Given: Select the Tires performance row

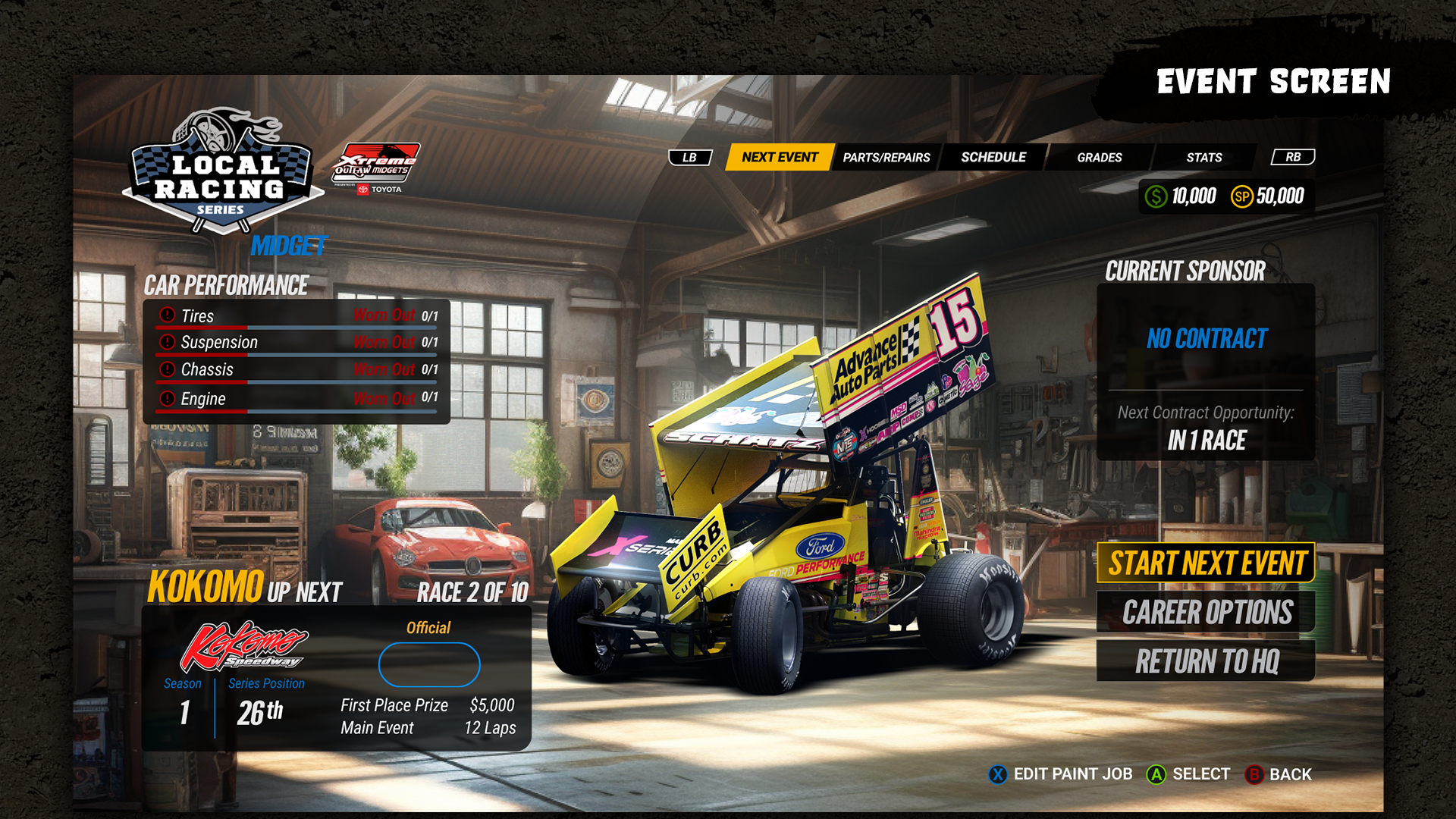Looking at the screenshot, I should 297,315.
